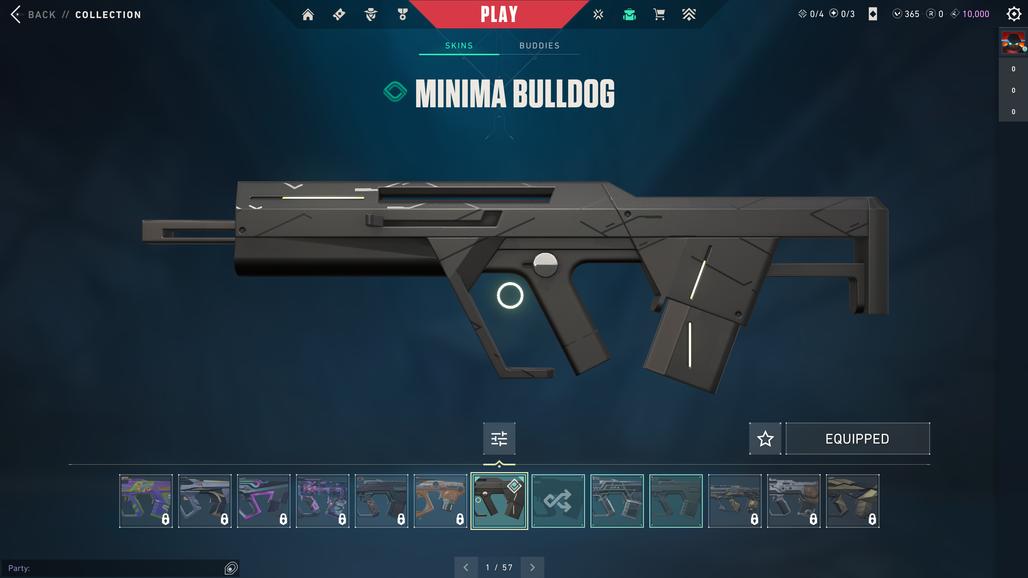This screenshot has width=1028, height=578.
Task: Open the Home tab
Action: [x=308, y=15]
